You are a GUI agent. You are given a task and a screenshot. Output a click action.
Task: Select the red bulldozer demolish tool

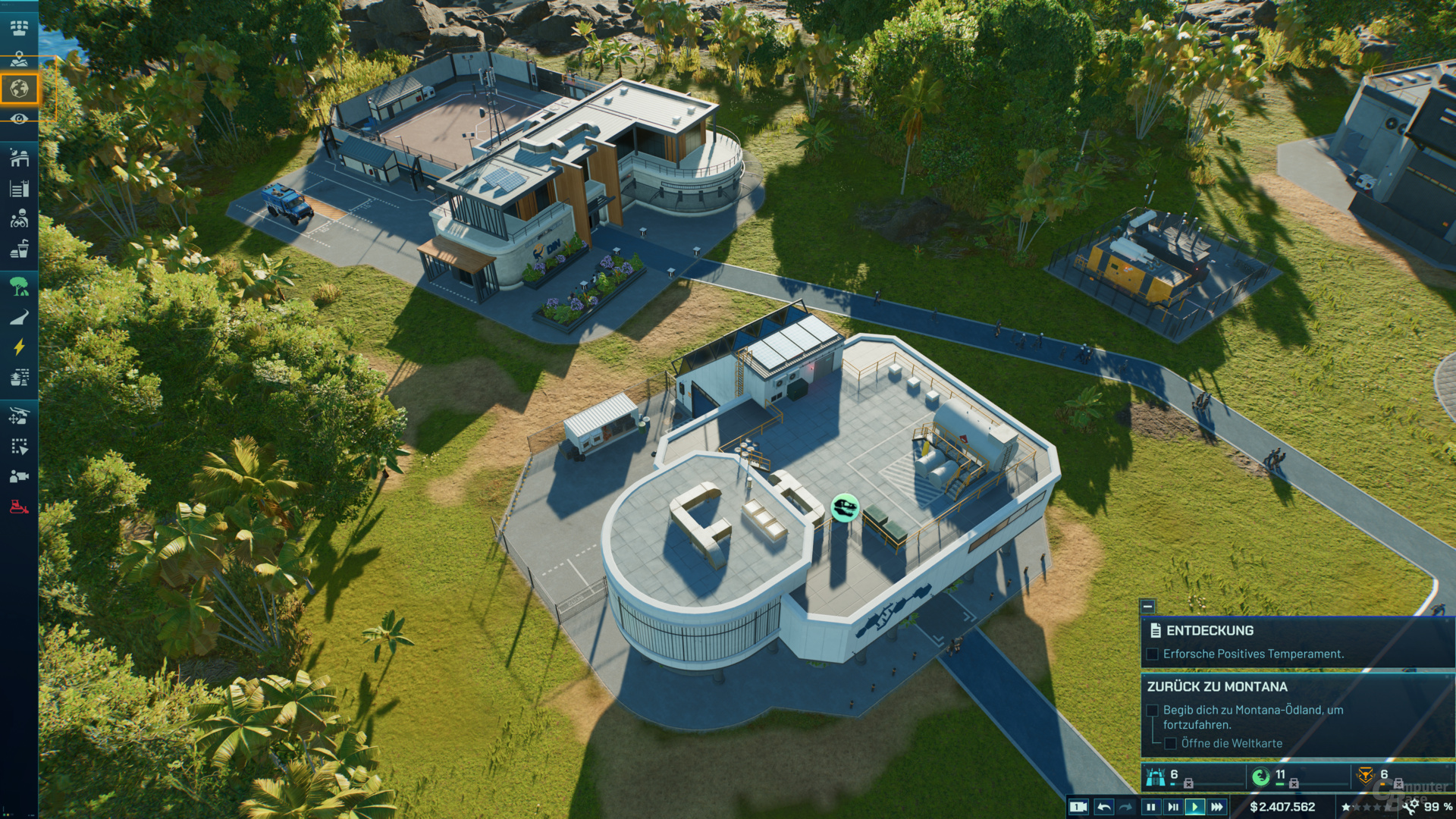20,507
